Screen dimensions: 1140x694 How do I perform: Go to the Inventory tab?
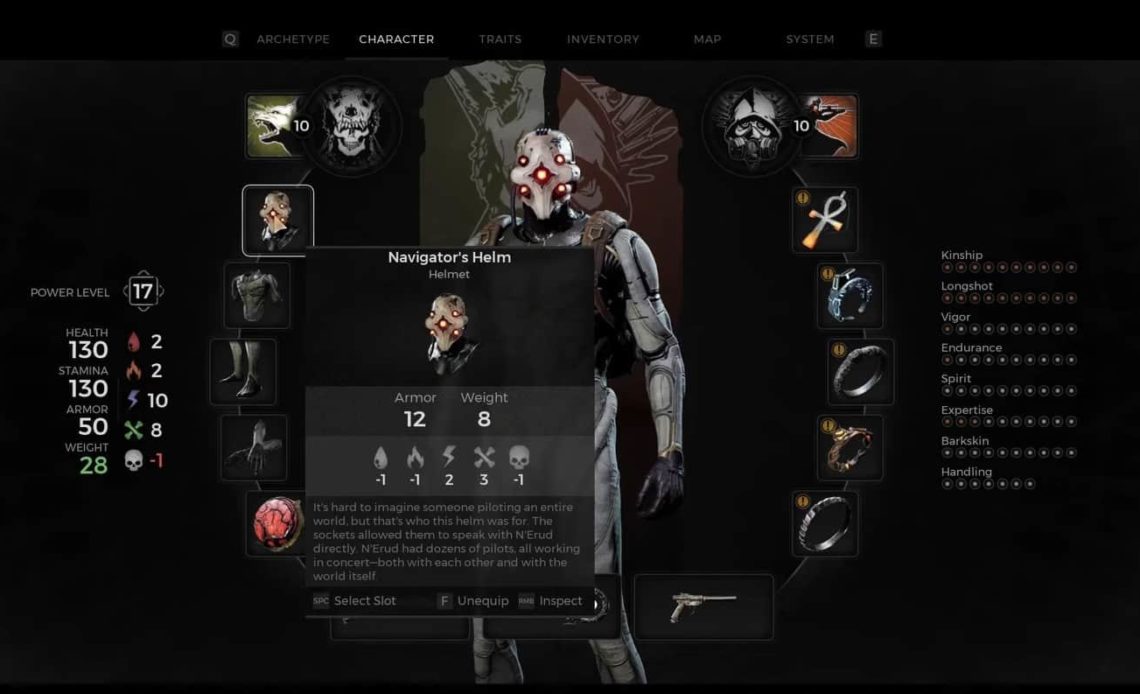click(x=603, y=39)
